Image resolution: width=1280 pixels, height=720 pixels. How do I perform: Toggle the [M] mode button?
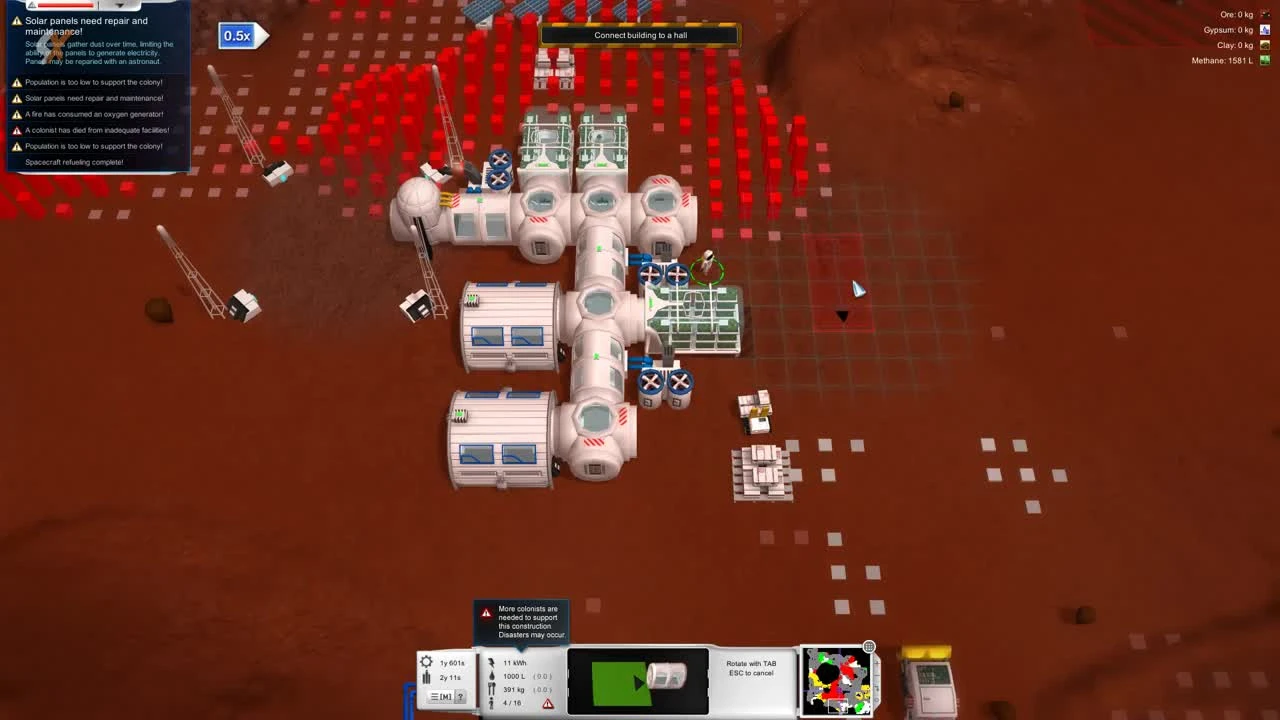446,696
